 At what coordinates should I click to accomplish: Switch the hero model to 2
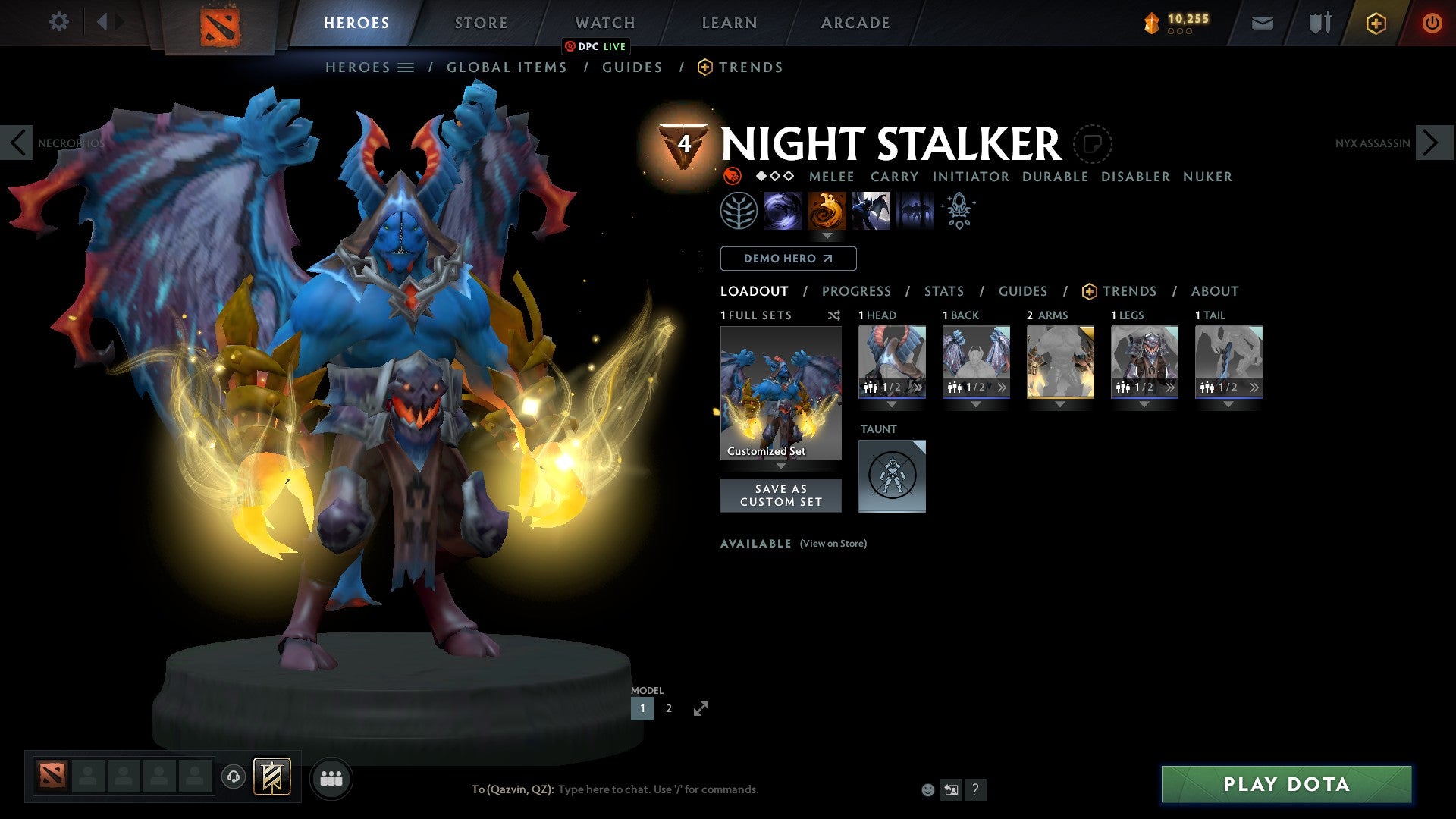point(668,708)
